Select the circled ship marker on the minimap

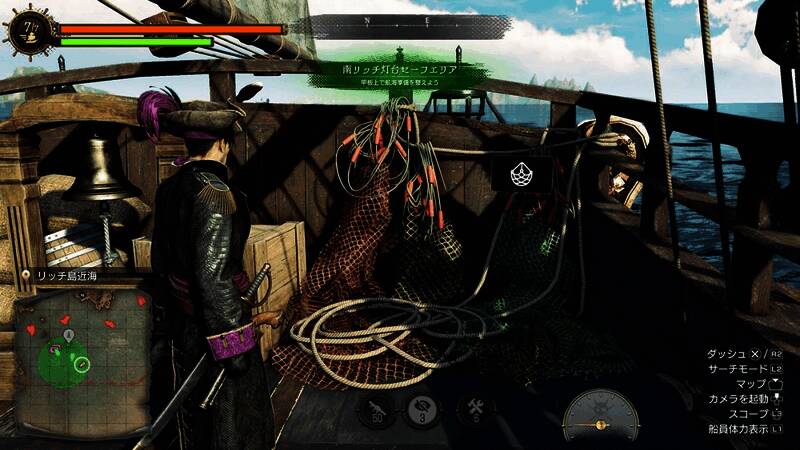point(82,365)
